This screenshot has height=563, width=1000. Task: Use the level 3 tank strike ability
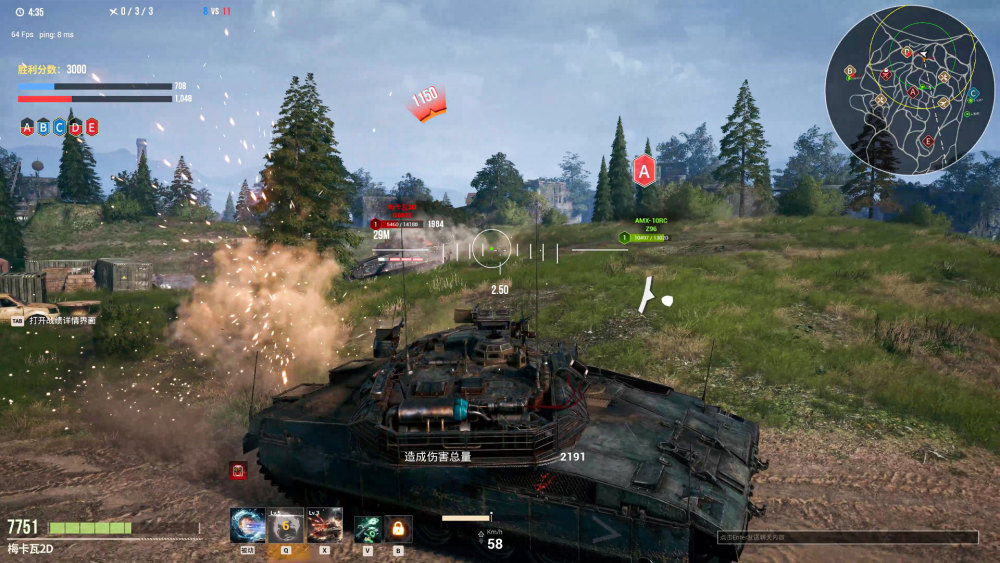pyautogui.click(x=324, y=525)
